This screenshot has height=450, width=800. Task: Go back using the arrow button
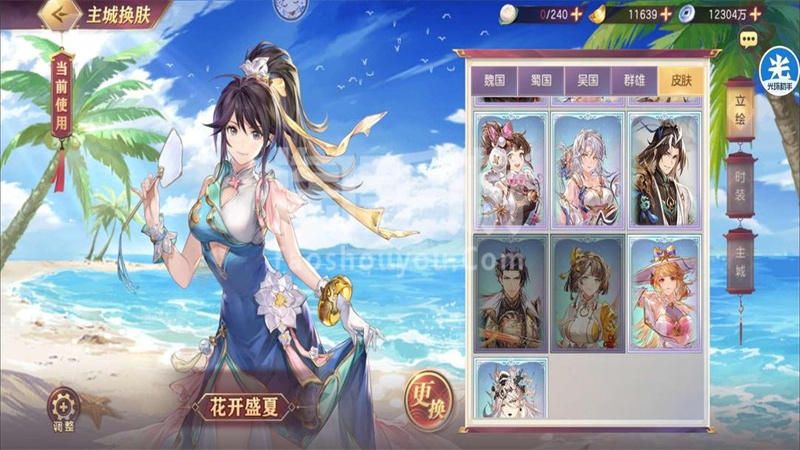tap(60, 15)
